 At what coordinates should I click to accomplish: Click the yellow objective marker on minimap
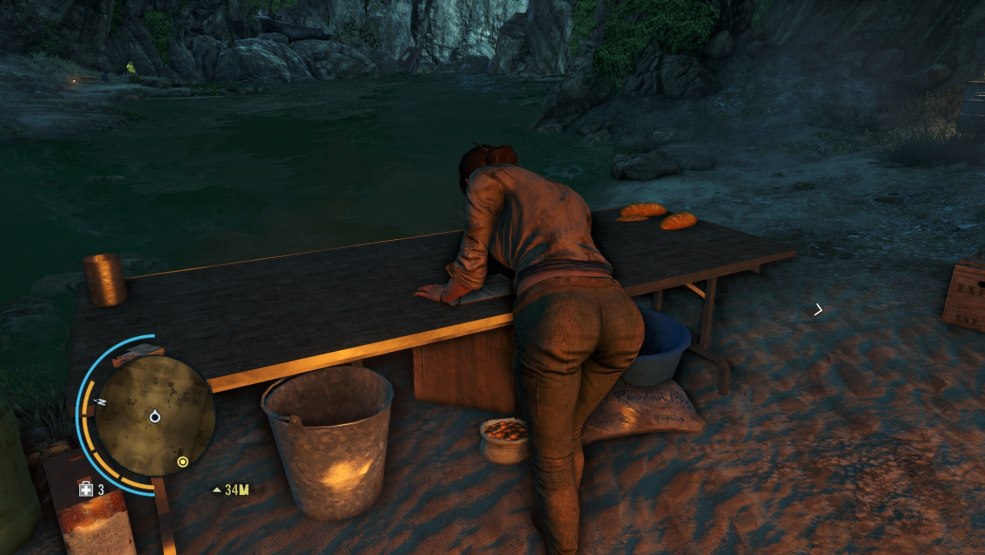point(182,461)
